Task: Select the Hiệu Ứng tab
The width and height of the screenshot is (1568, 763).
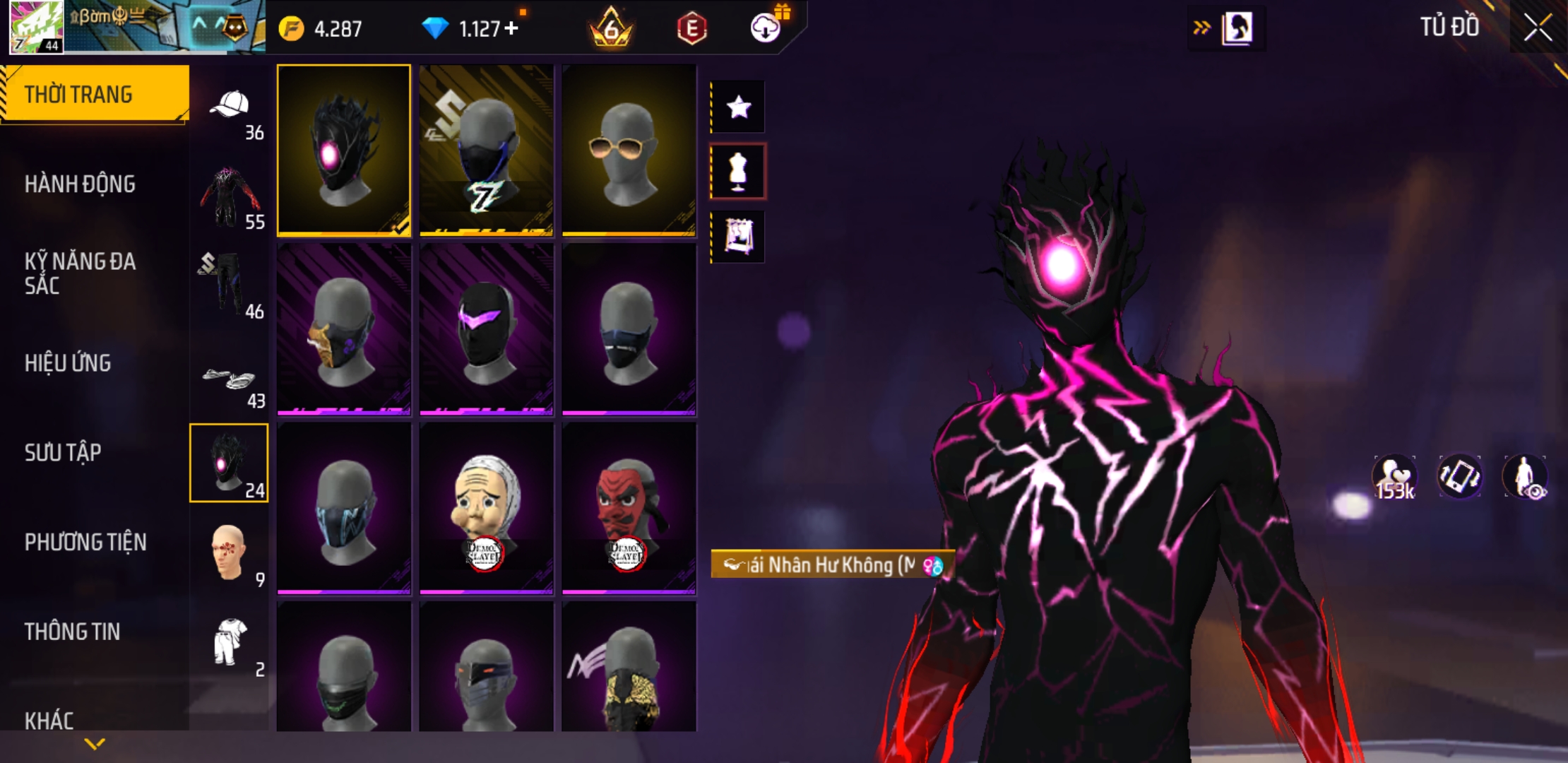Action: click(68, 363)
